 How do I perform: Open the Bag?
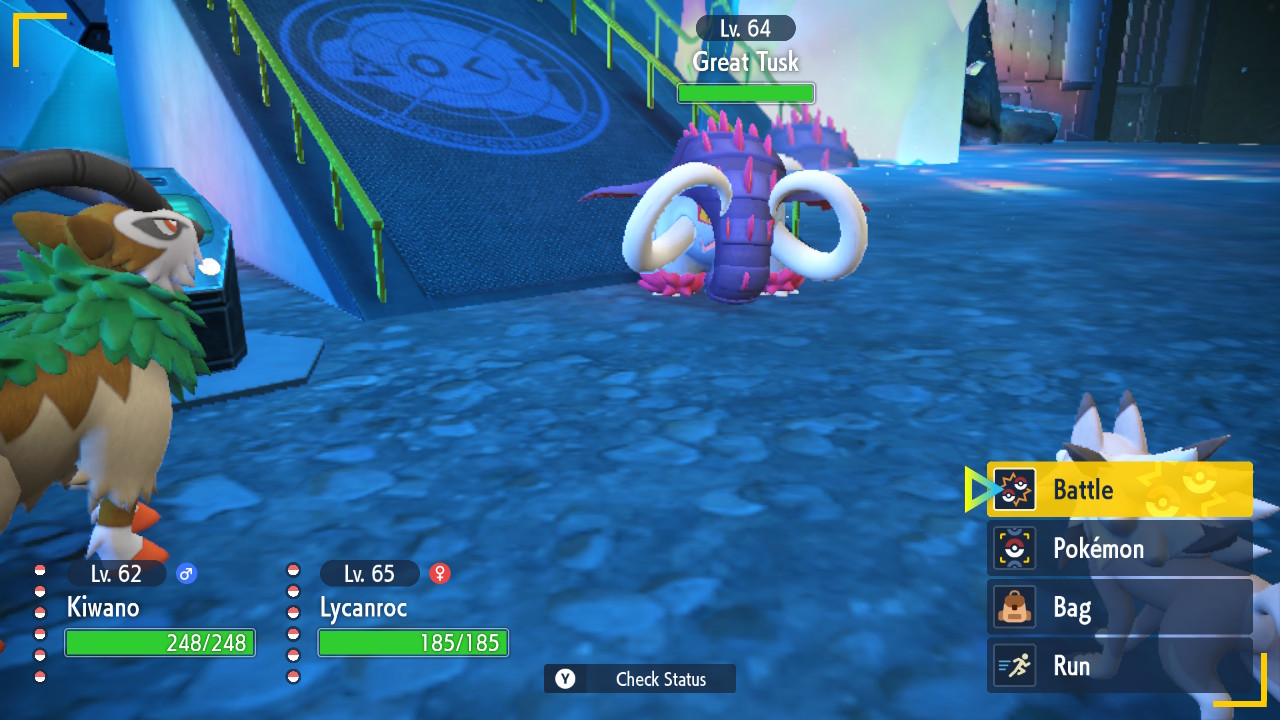point(1119,607)
